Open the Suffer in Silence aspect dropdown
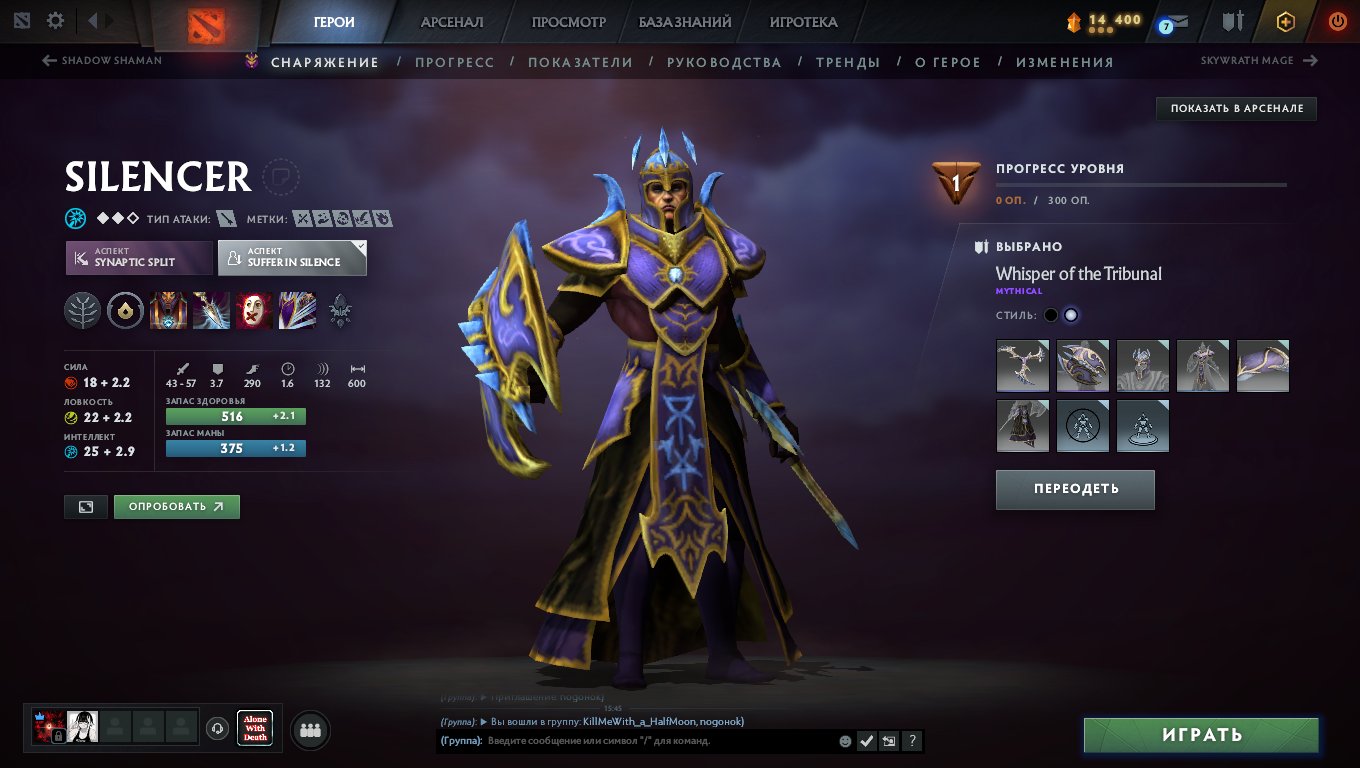1360x768 pixels. tap(292, 257)
